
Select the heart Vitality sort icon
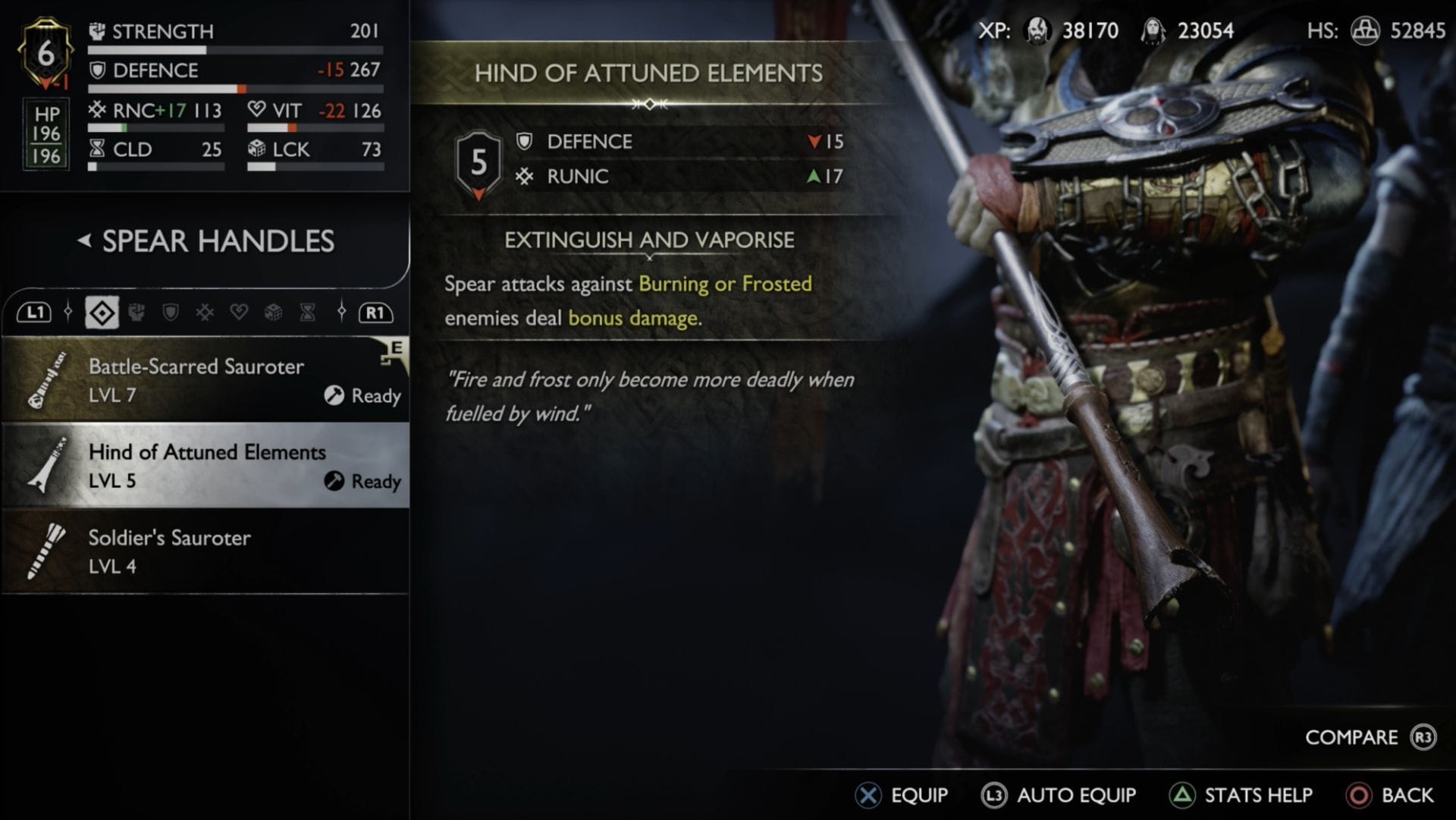coord(239,311)
